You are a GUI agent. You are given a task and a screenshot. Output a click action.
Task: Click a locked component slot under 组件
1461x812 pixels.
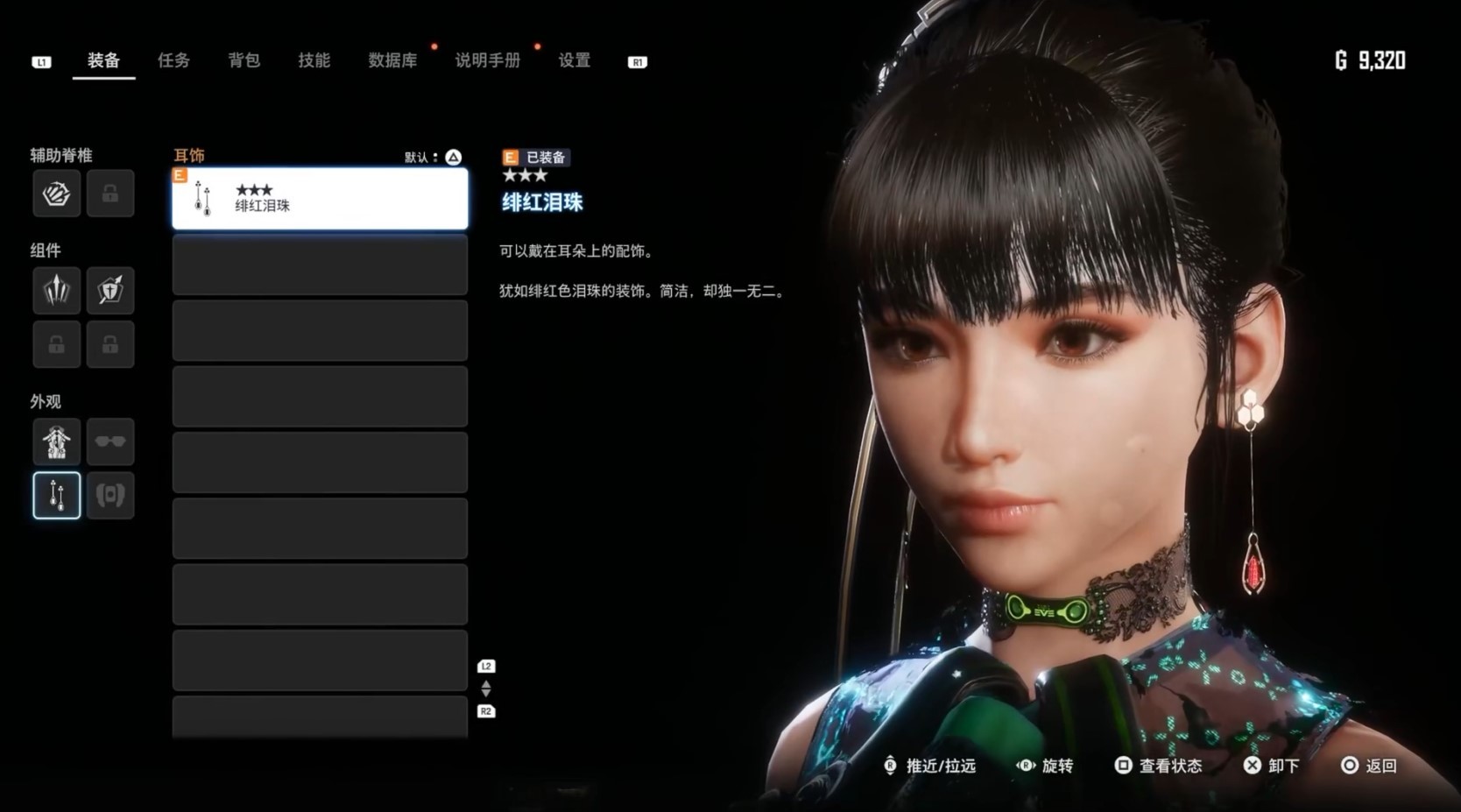[x=56, y=344]
